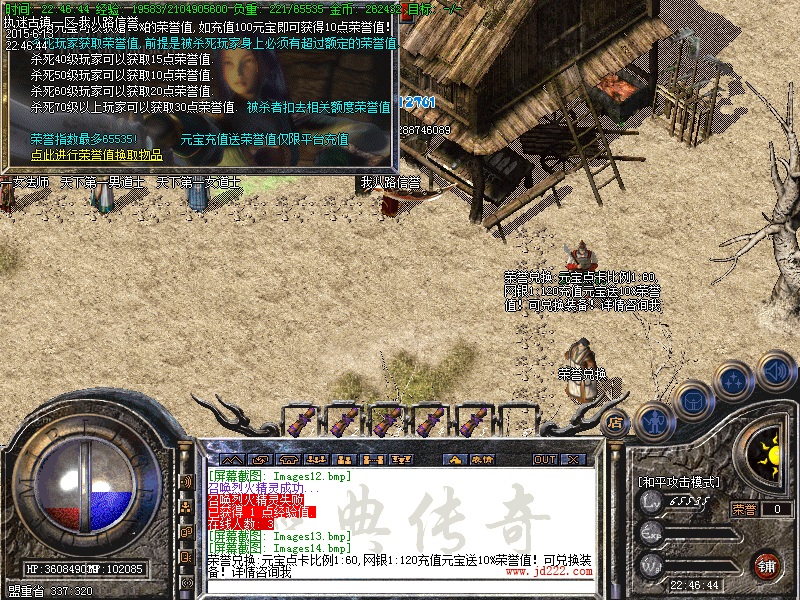Viewport: 800px width, 600px height.
Task: Open the character status round button
Action: tap(653, 423)
